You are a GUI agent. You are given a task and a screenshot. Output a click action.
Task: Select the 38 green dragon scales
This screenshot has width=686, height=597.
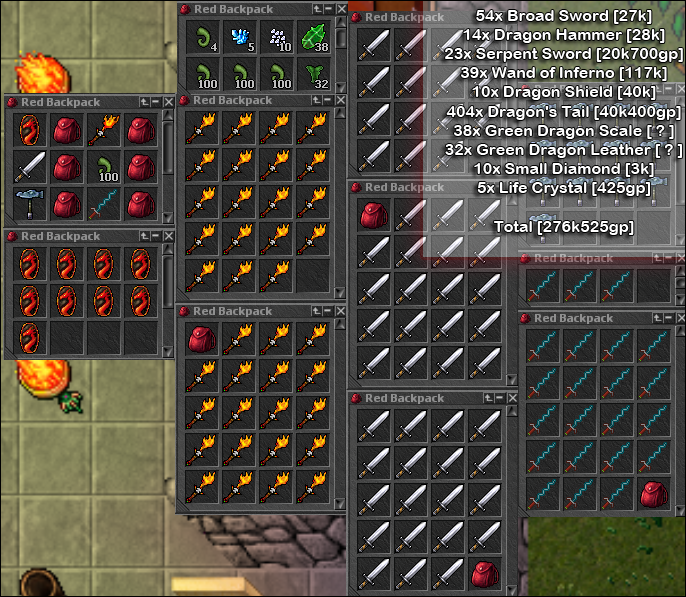315,38
